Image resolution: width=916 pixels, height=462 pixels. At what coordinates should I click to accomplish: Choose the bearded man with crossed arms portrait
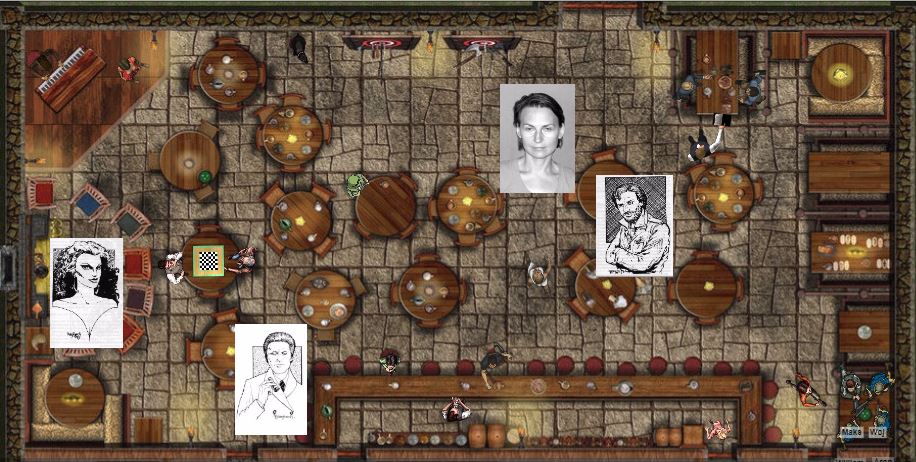(x=634, y=225)
